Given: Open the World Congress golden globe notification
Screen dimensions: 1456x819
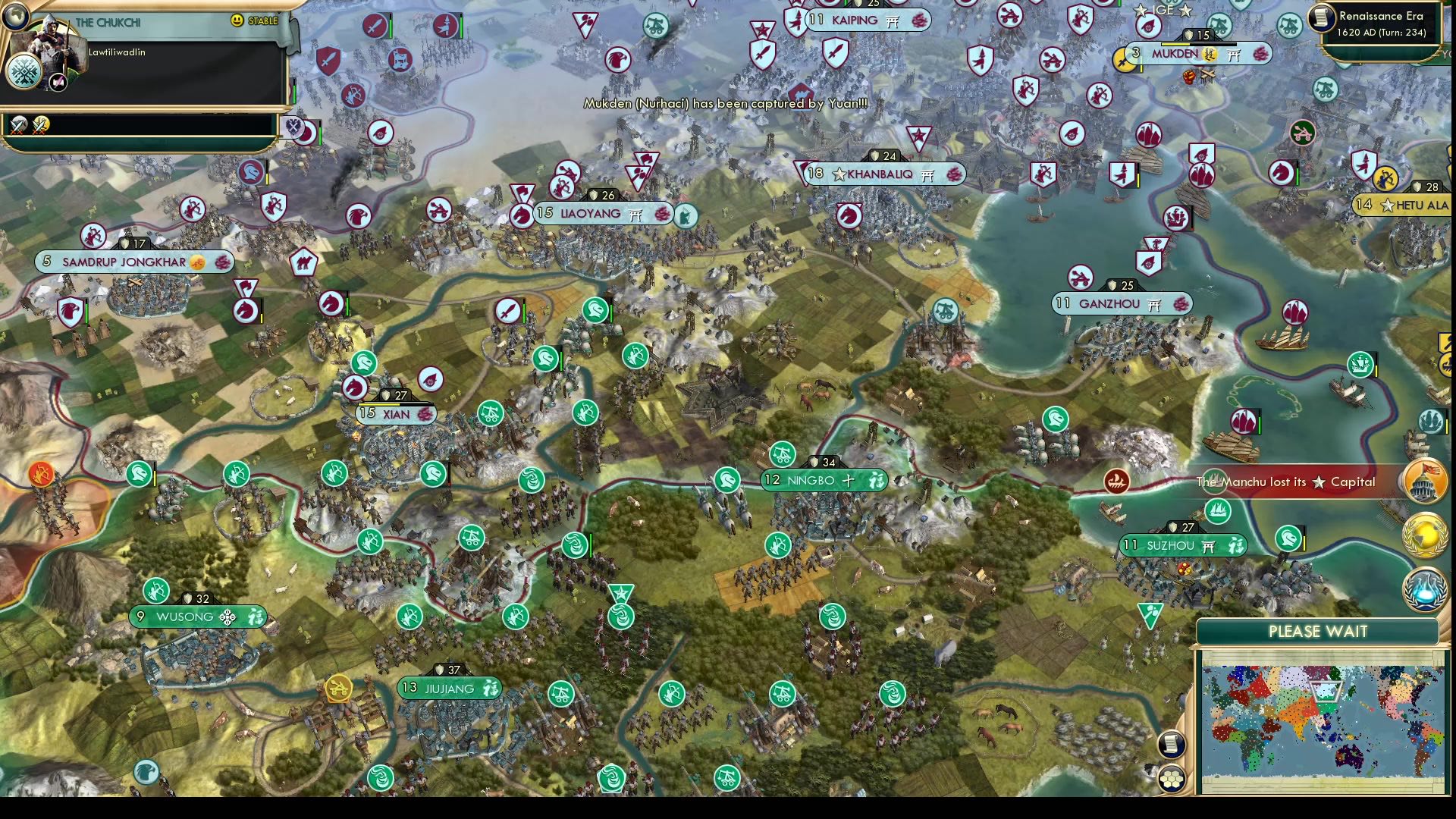Looking at the screenshot, I should (x=1423, y=532).
